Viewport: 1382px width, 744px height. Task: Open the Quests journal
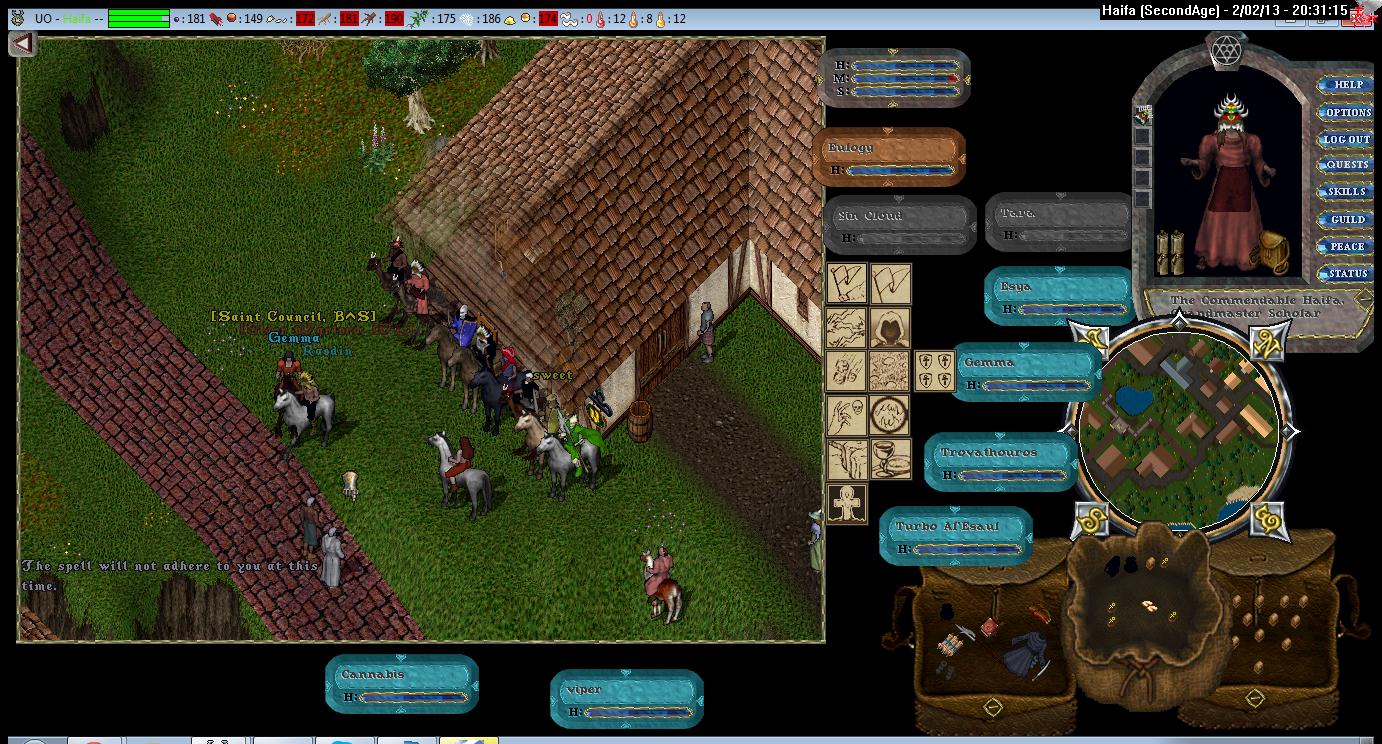pos(1347,165)
